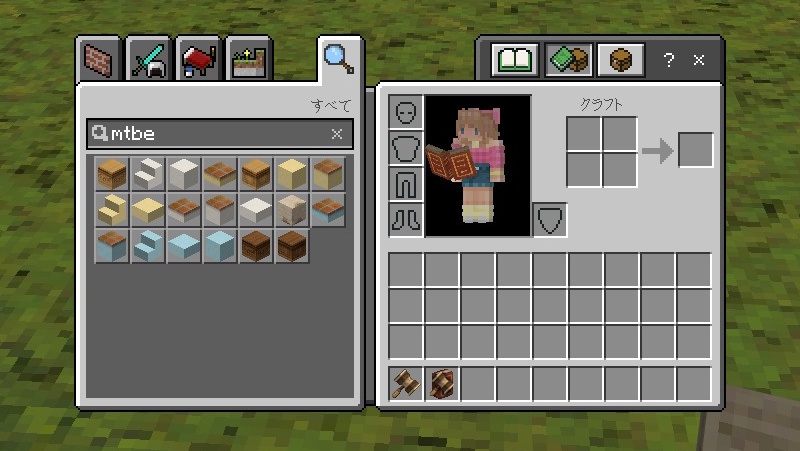Click the crafting output slot
800x451 pixels.
pos(696,150)
